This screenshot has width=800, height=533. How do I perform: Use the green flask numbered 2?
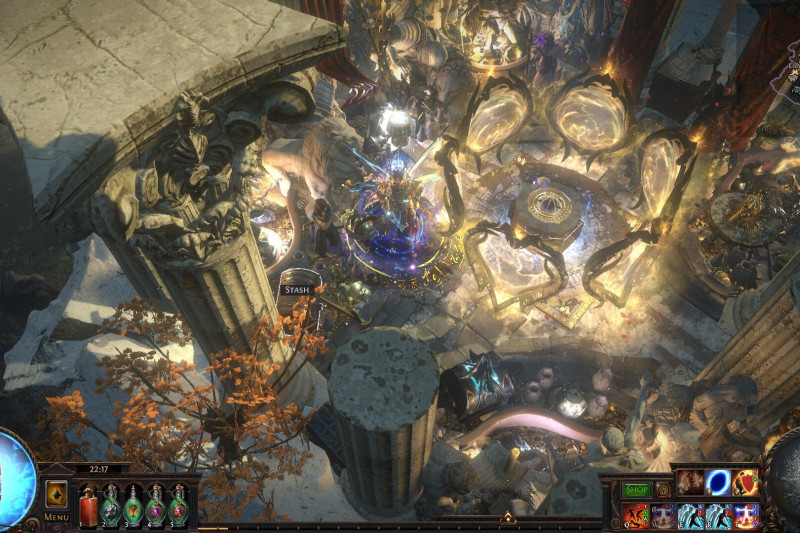click(110, 506)
